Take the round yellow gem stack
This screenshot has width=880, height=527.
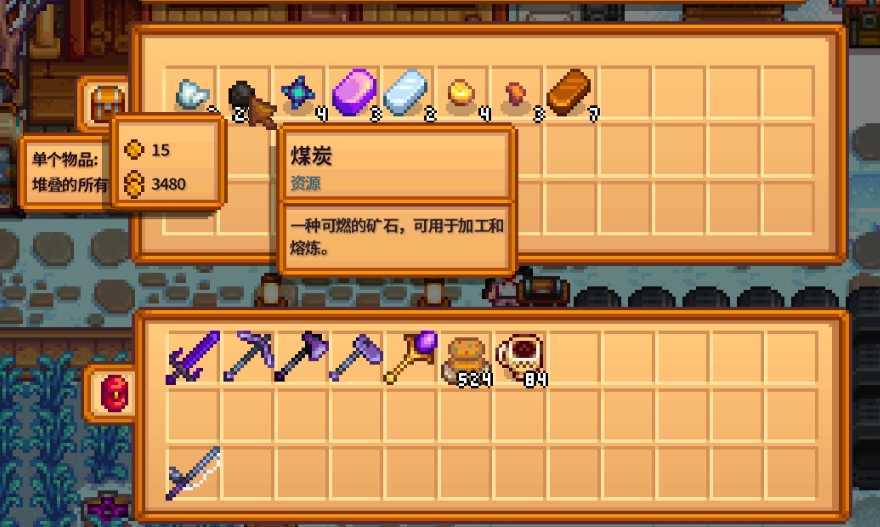click(x=460, y=93)
